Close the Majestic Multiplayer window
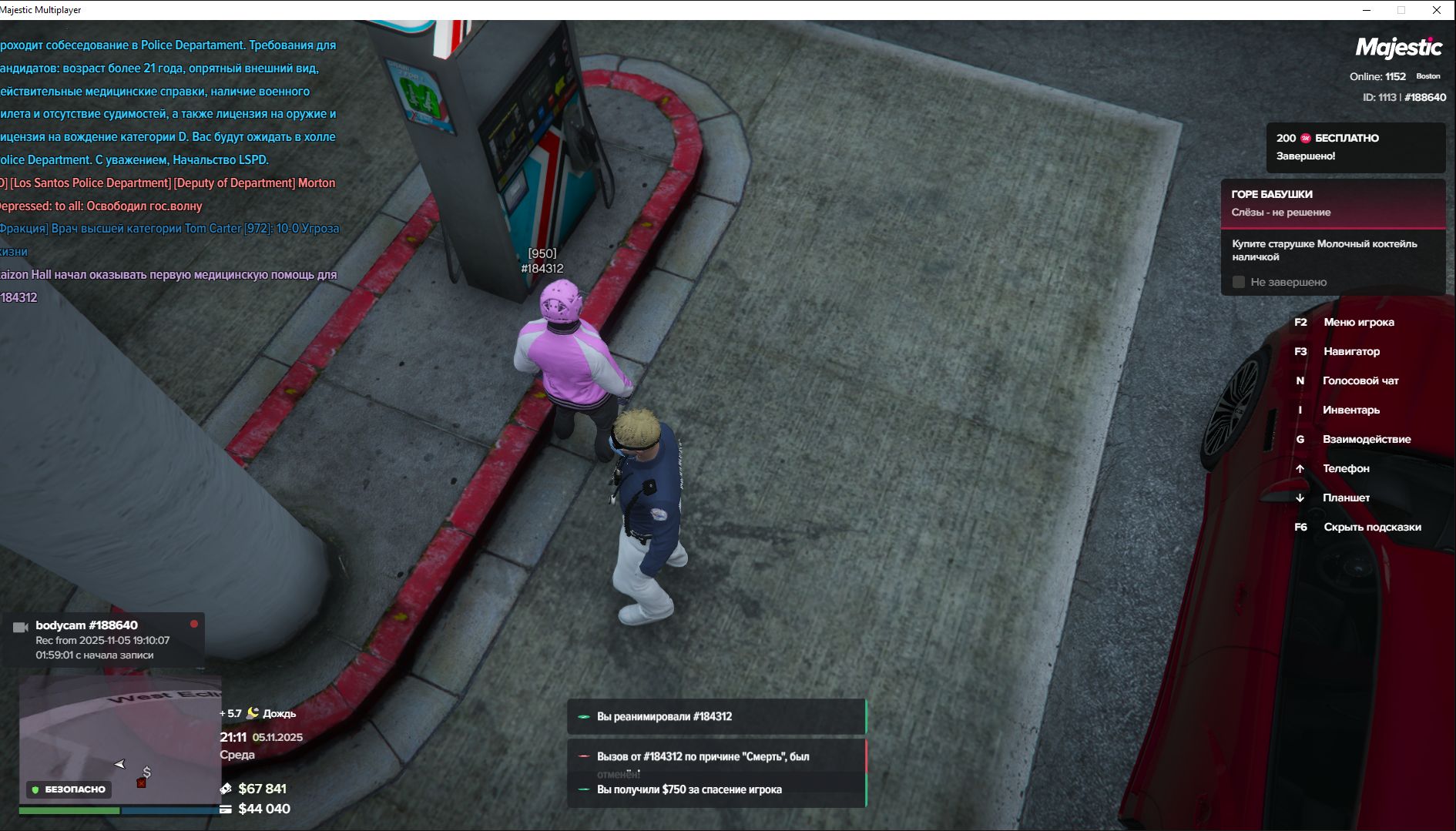The image size is (1456, 831). pyautogui.click(x=1436, y=10)
